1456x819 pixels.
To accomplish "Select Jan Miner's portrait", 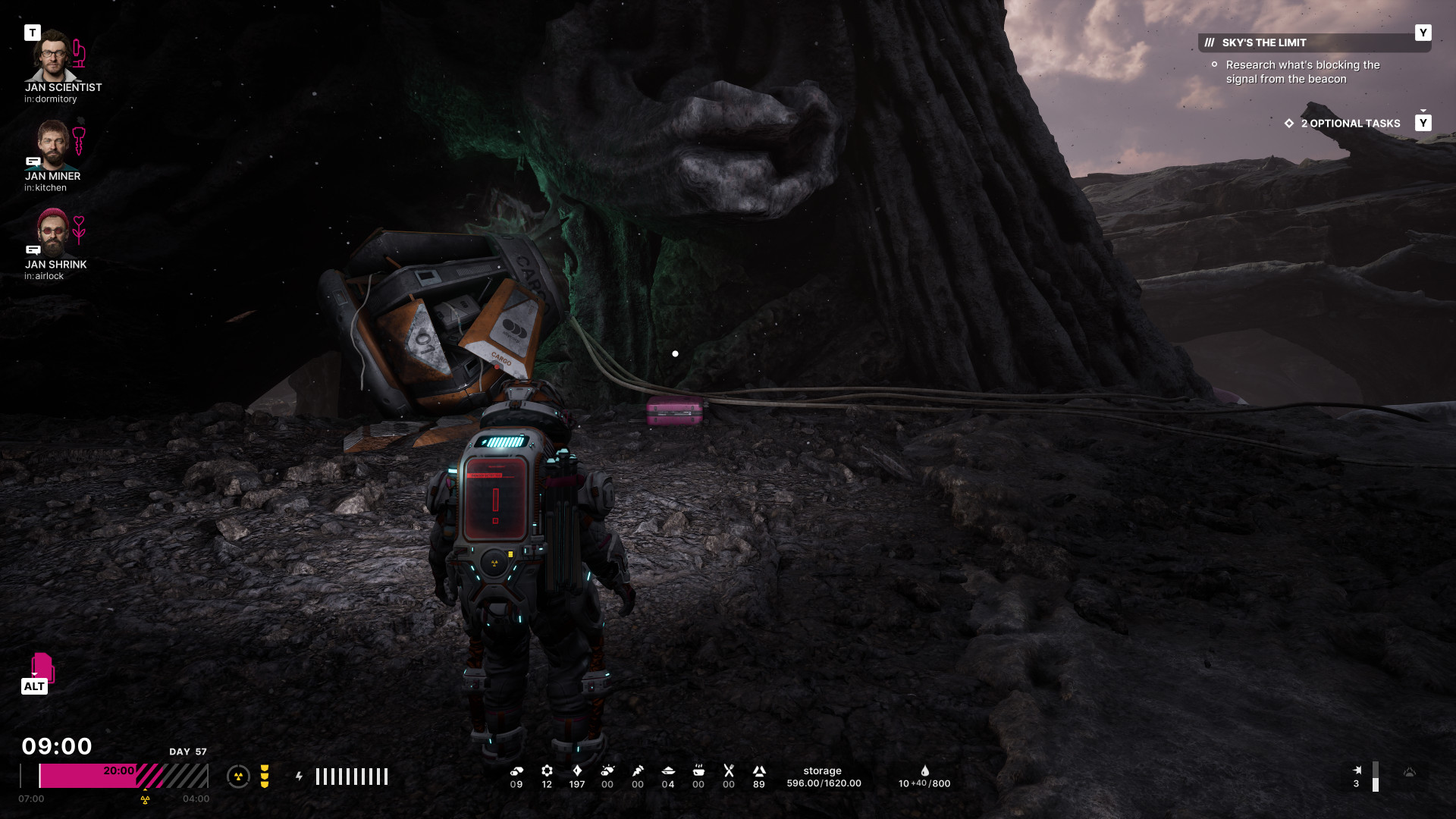I will (x=52, y=145).
